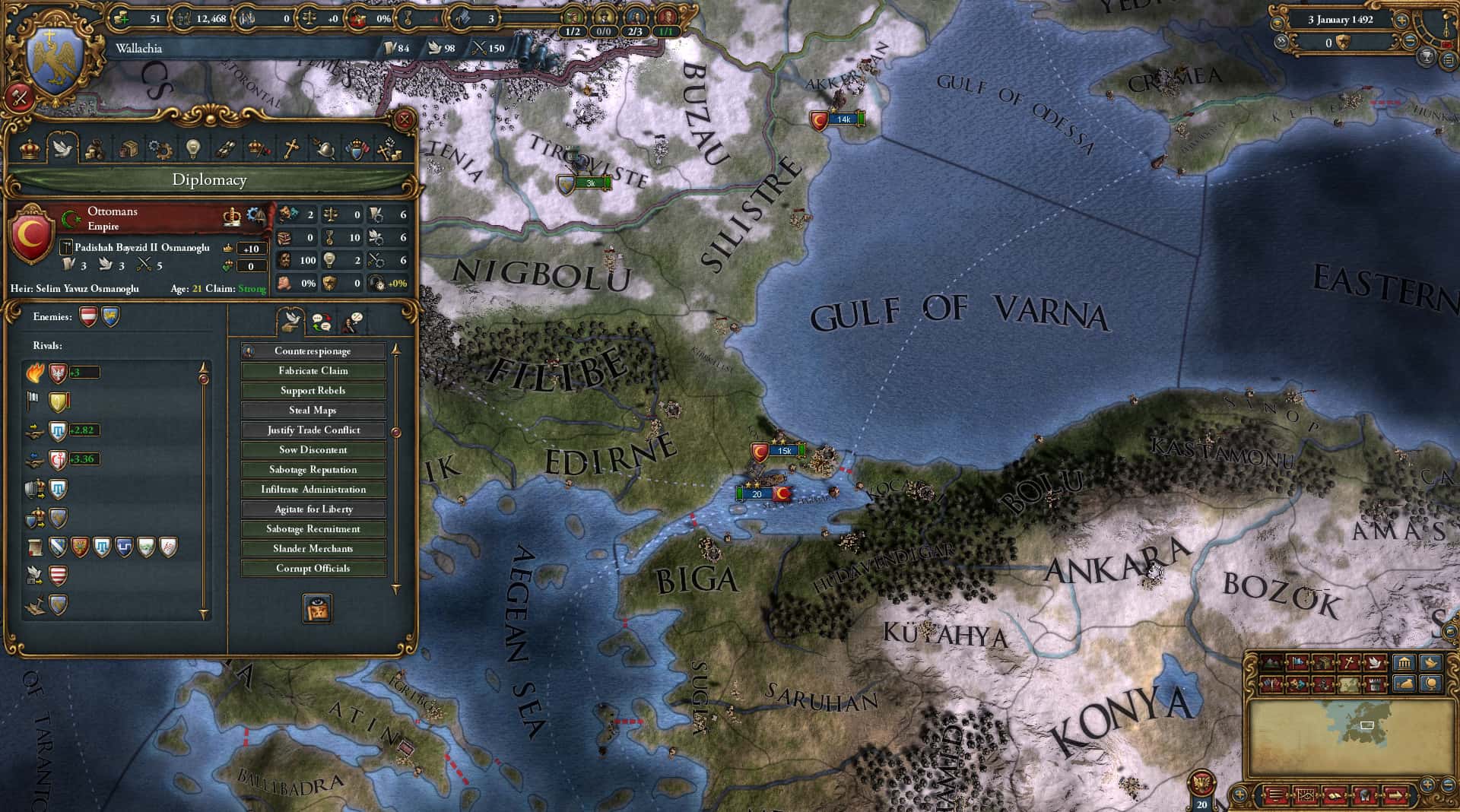Open the ledger icon near the minimap
Viewport: 1460px width, 812px height.
coord(1335,796)
